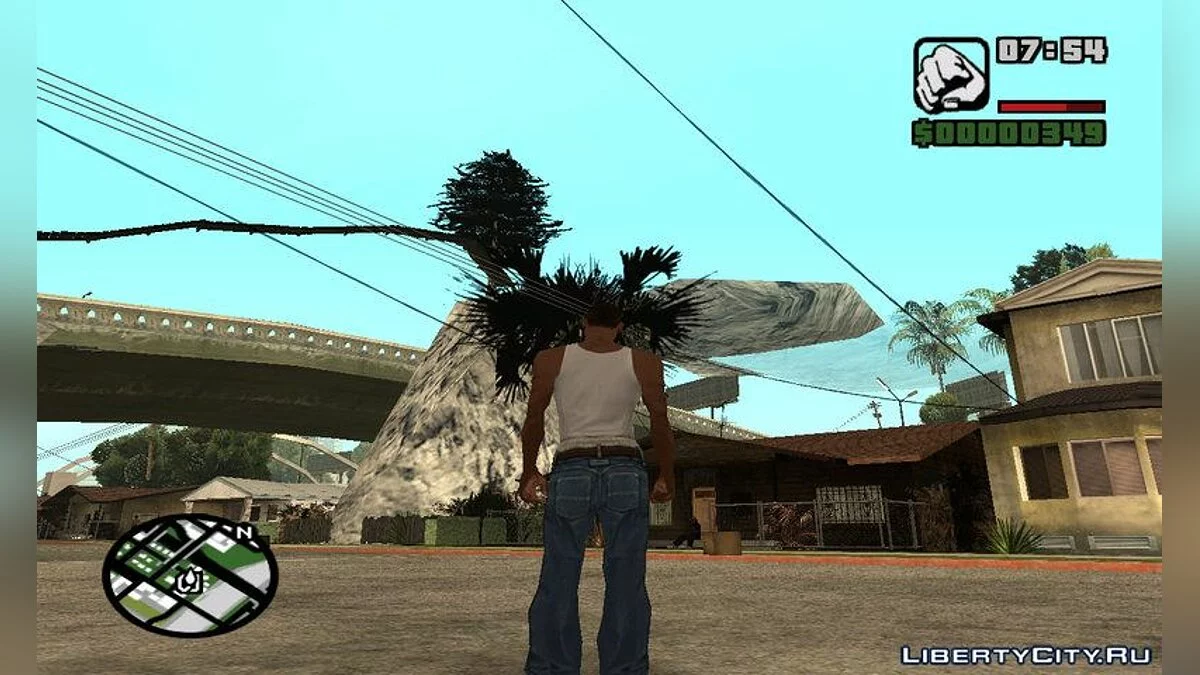Click the LibertyCity.RU watermark link
Screen dimensions: 1200x675
click(x=1026, y=656)
